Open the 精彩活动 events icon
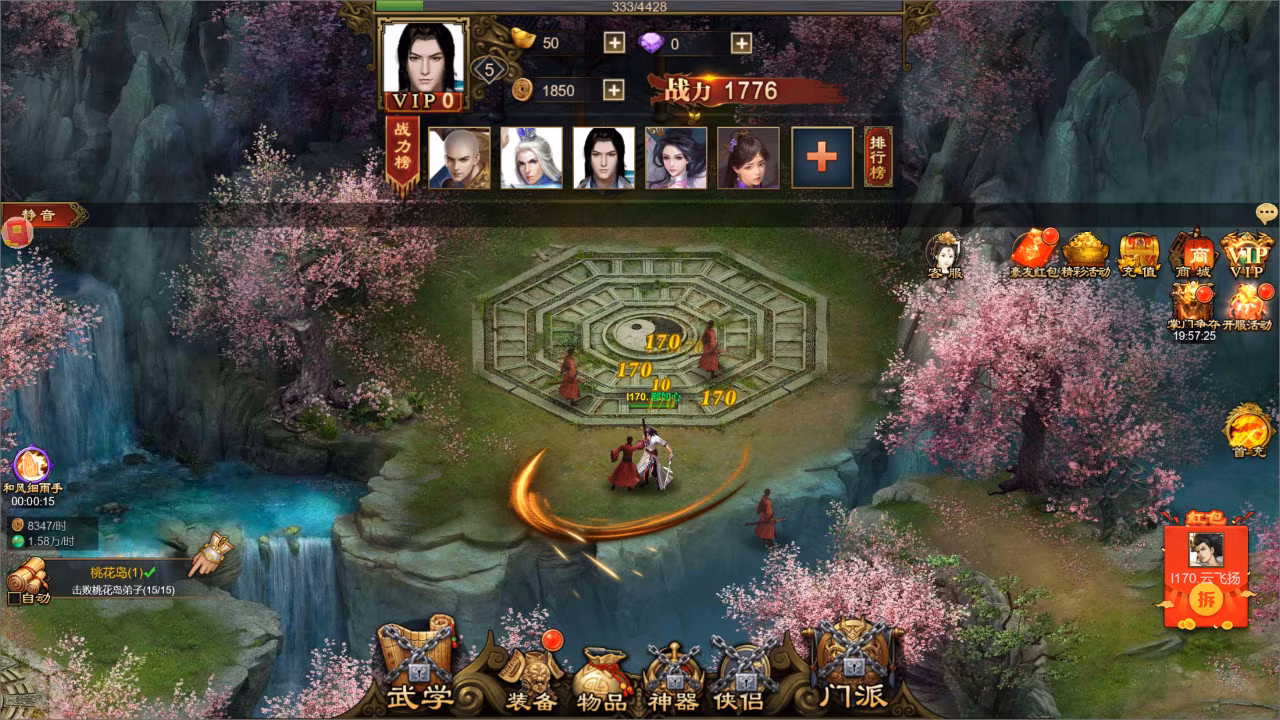Screen dimensions: 1280x720 (x=1085, y=254)
